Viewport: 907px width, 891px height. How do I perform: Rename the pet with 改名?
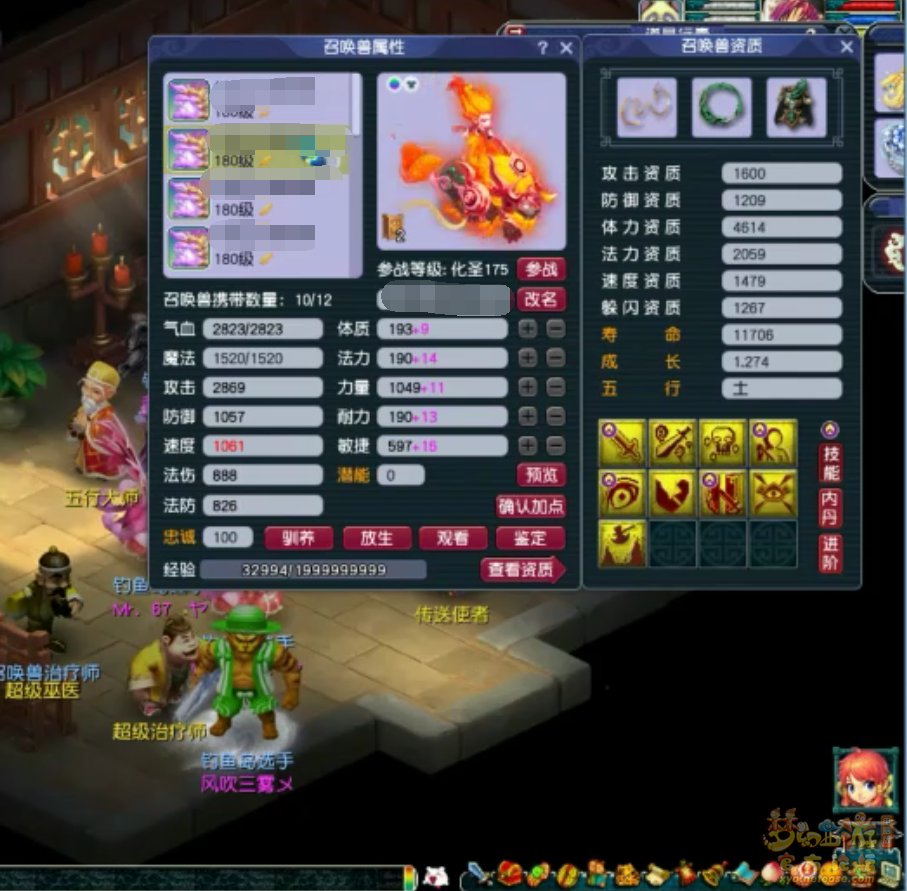pos(541,299)
